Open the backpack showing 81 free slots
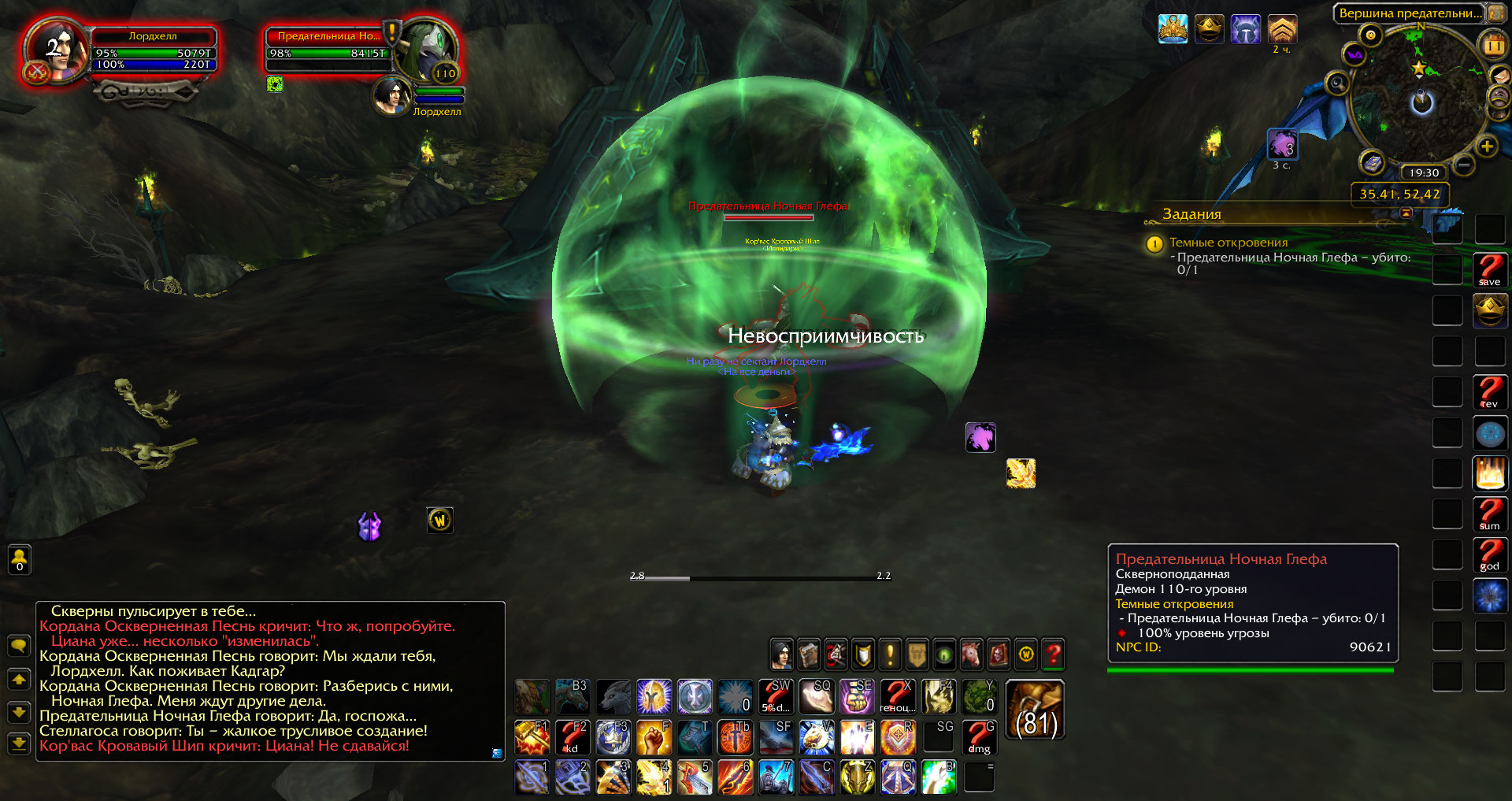 click(1036, 710)
